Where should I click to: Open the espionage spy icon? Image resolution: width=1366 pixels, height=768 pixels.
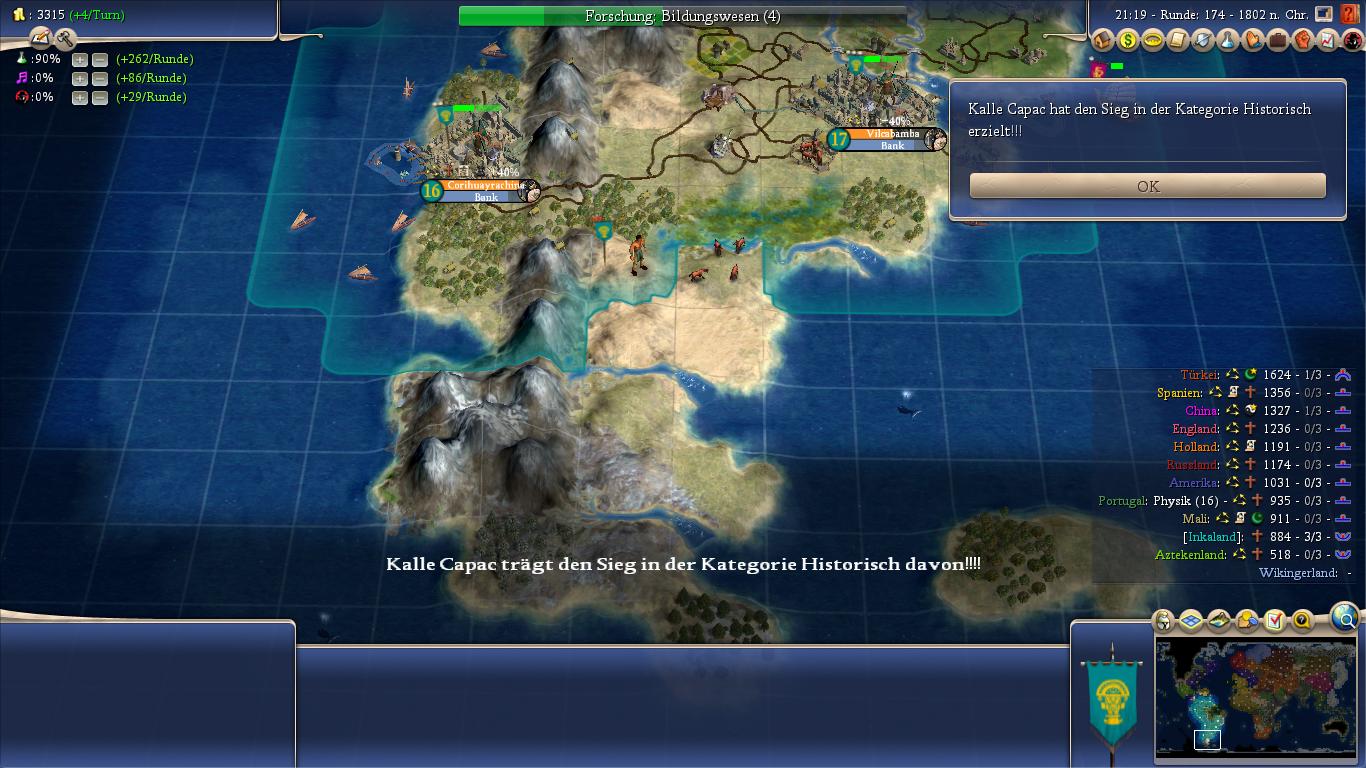(x=1353, y=40)
